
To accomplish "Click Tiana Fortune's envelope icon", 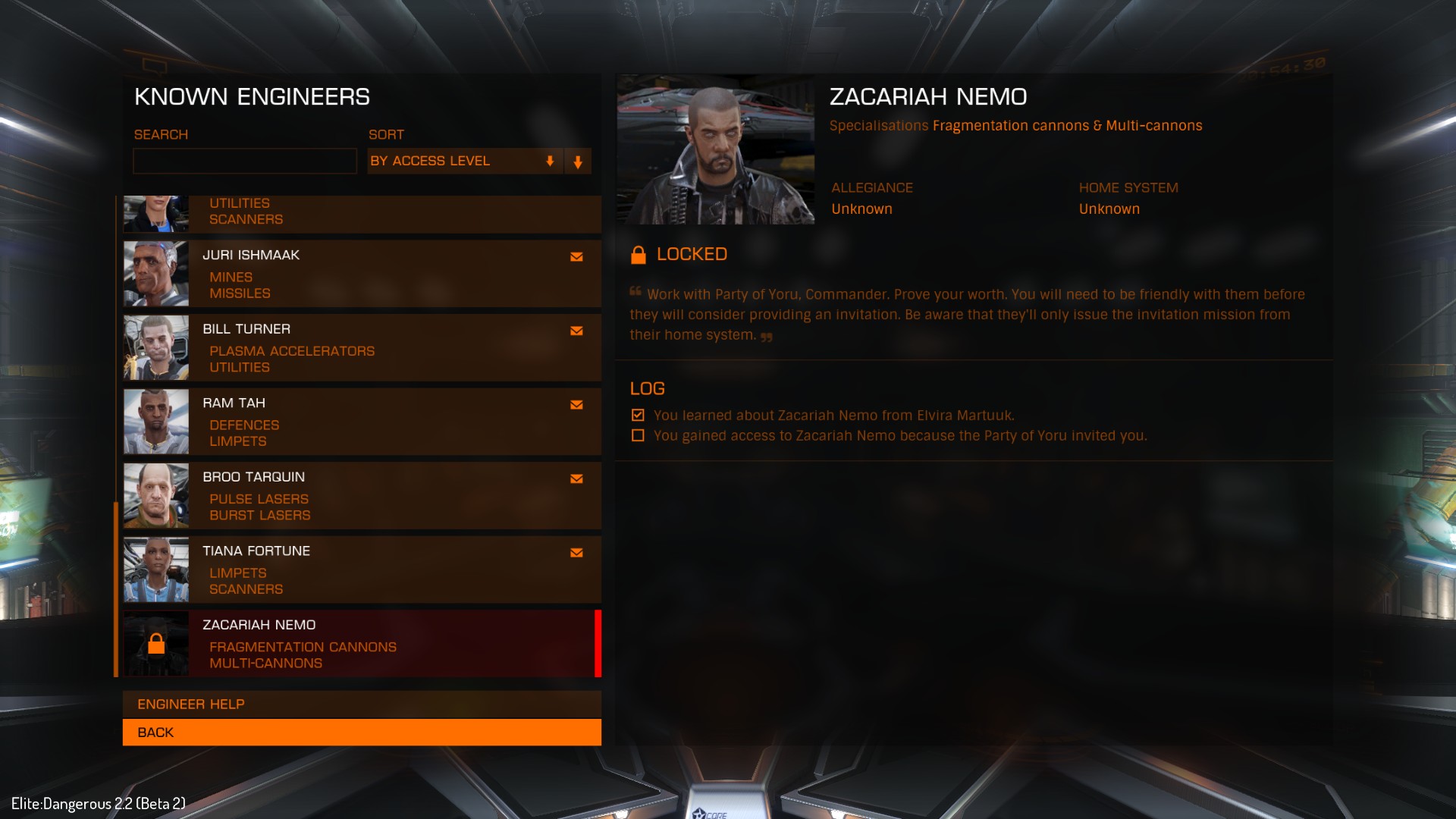I will point(576,553).
